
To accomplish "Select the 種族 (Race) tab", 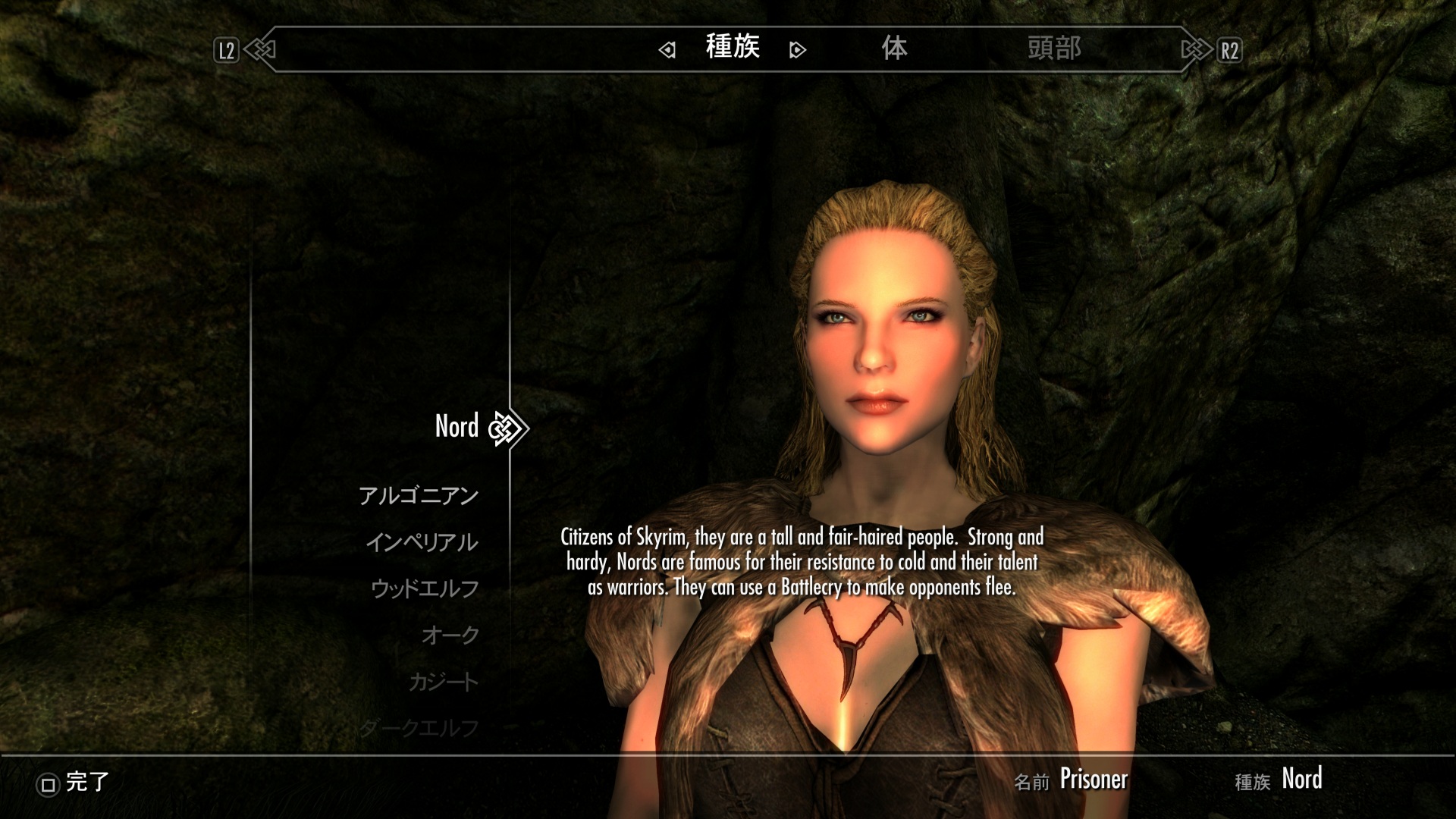I will 733,47.
